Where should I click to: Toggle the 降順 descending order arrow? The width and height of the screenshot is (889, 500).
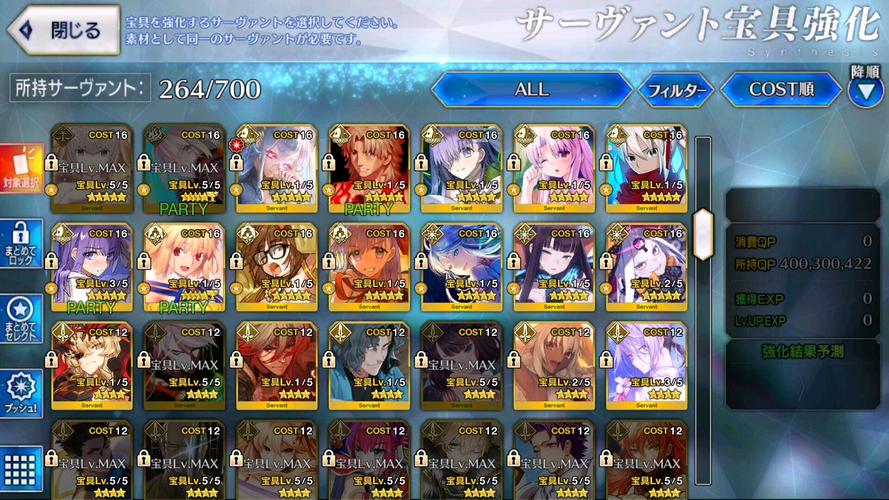pos(865,90)
